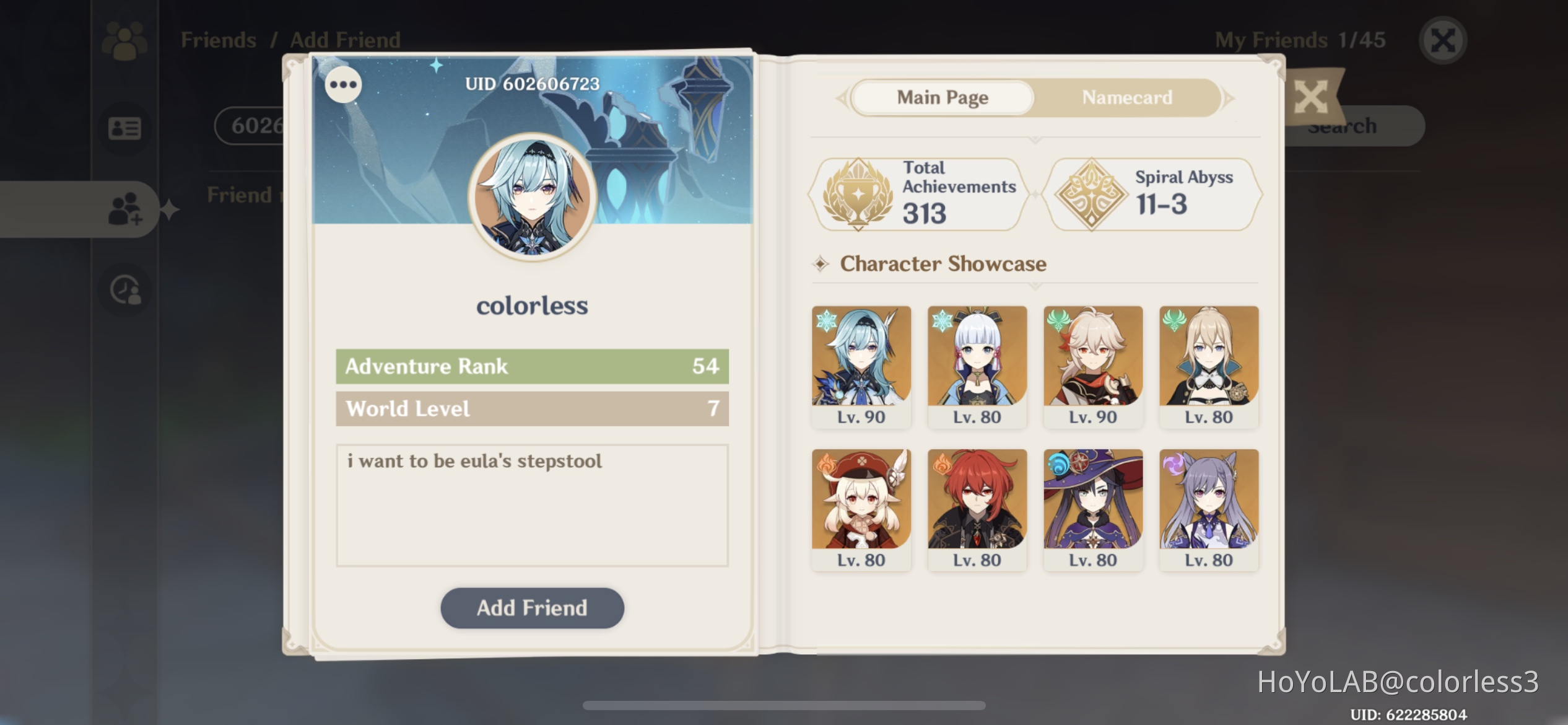Open the ellipsis options on colorless's profile card
This screenshot has height=725, width=1568.
tap(343, 85)
